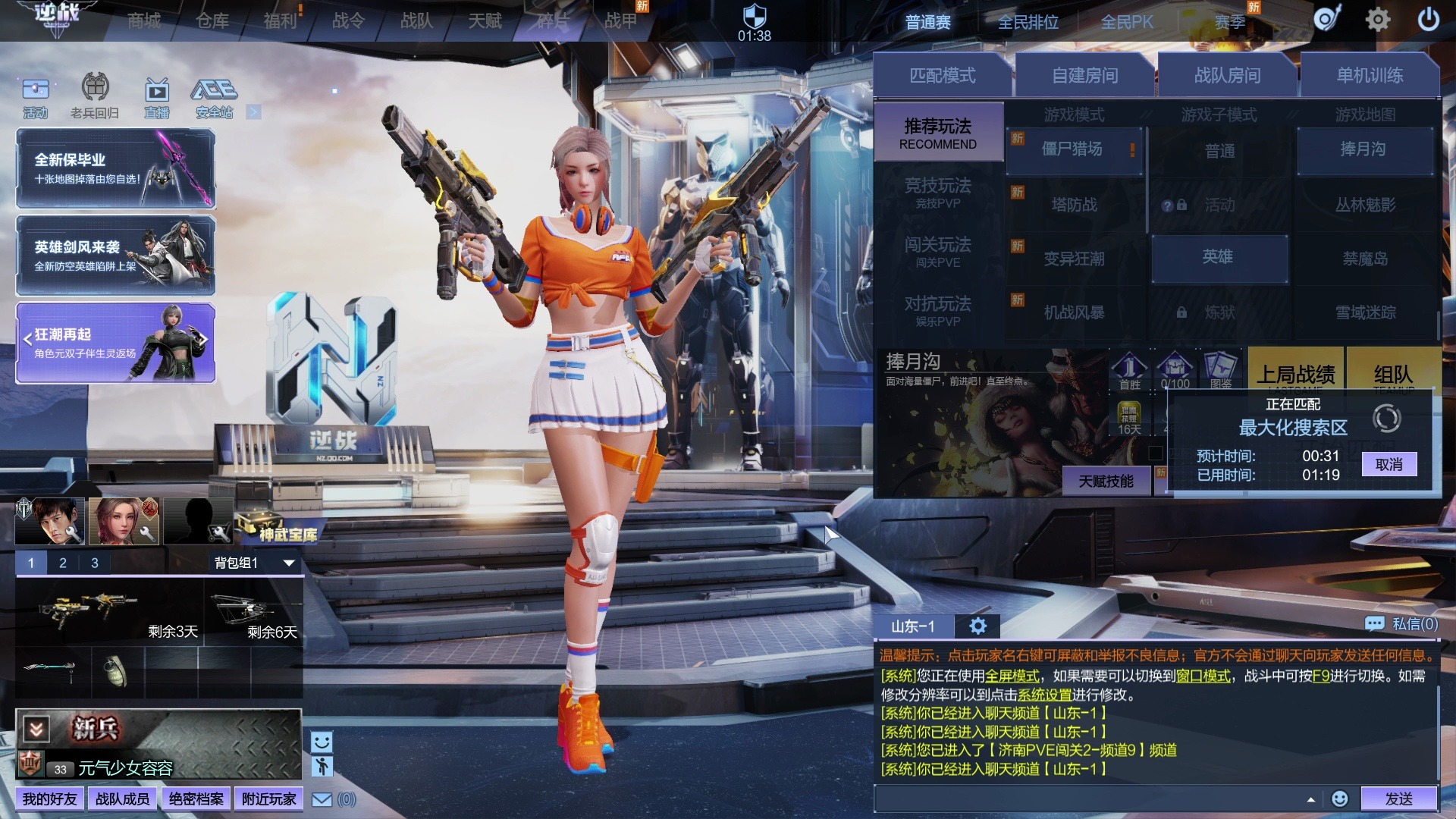
Task: Switch to the 单机训练 solo training tab
Action: click(x=1370, y=76)
